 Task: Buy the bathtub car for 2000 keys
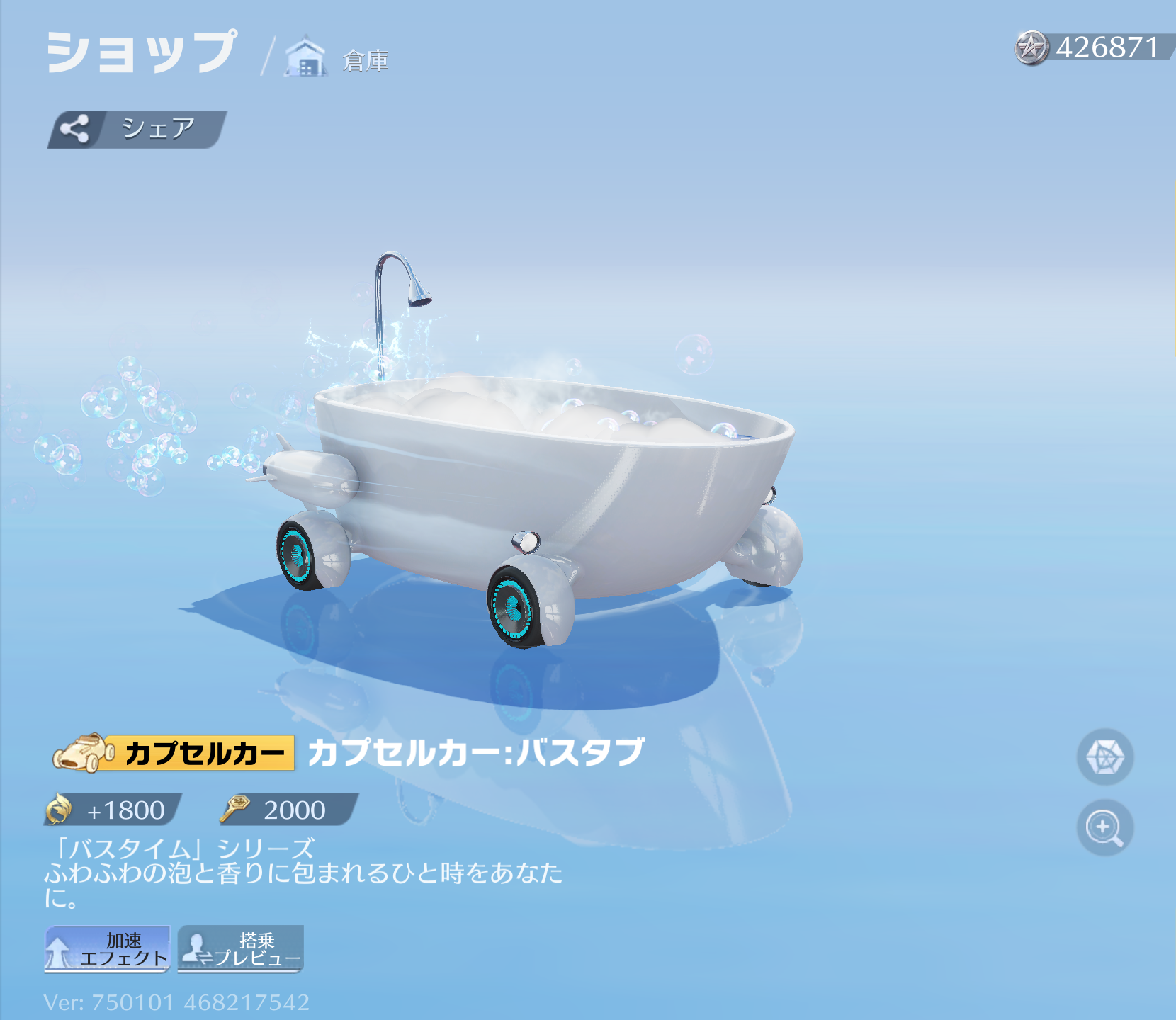[289, 810]
